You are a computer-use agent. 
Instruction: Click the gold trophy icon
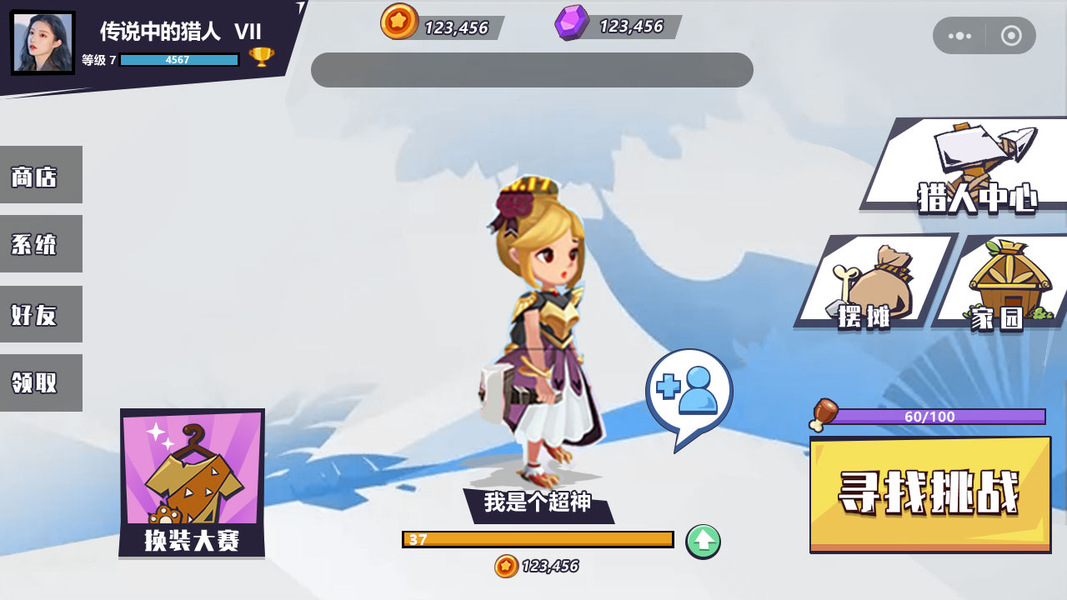point(262,57)
